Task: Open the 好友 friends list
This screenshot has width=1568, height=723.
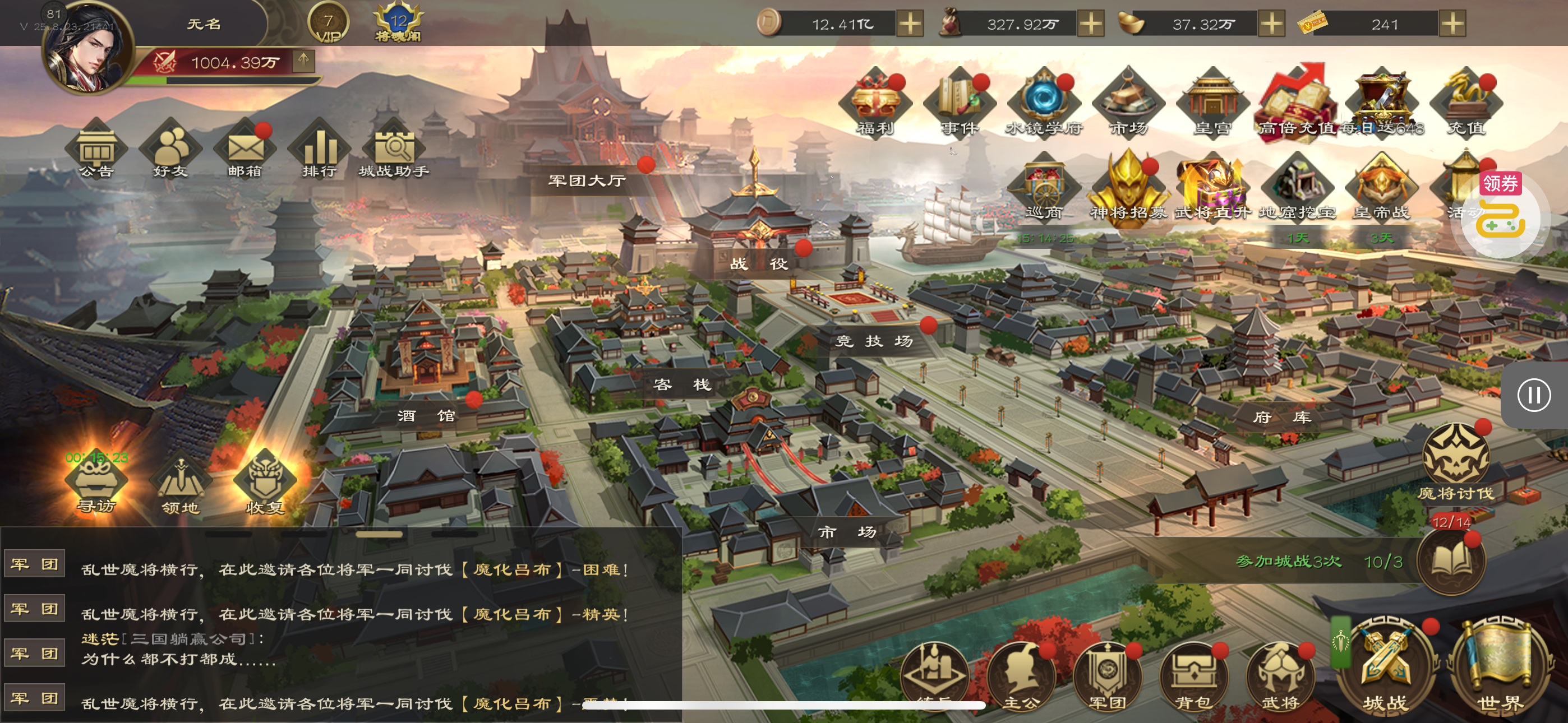Action: tap(170, 151)
